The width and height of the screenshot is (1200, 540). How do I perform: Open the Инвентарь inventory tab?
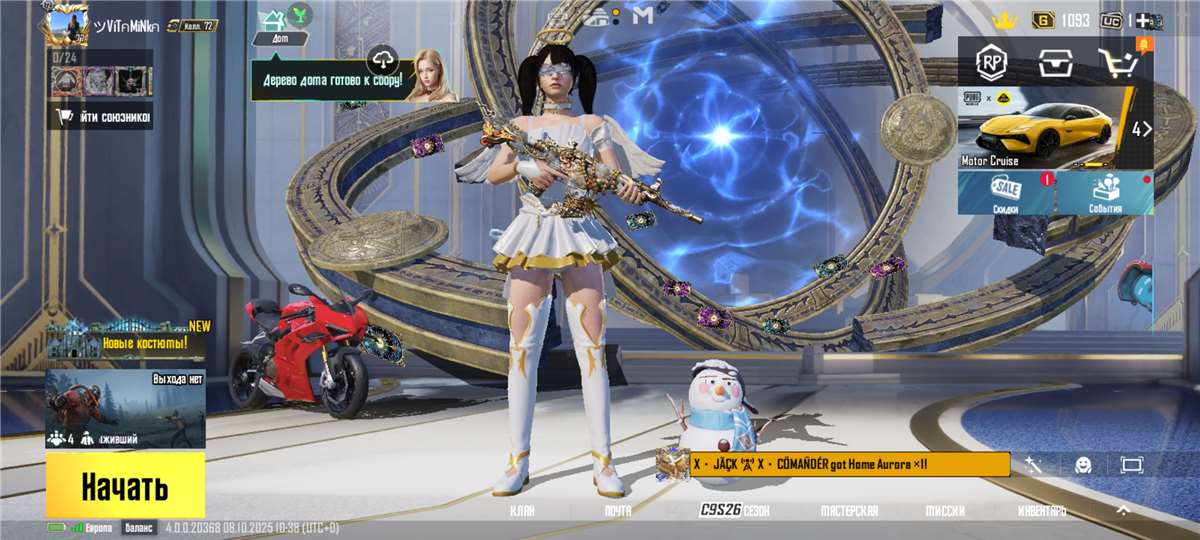[1041, 511]
